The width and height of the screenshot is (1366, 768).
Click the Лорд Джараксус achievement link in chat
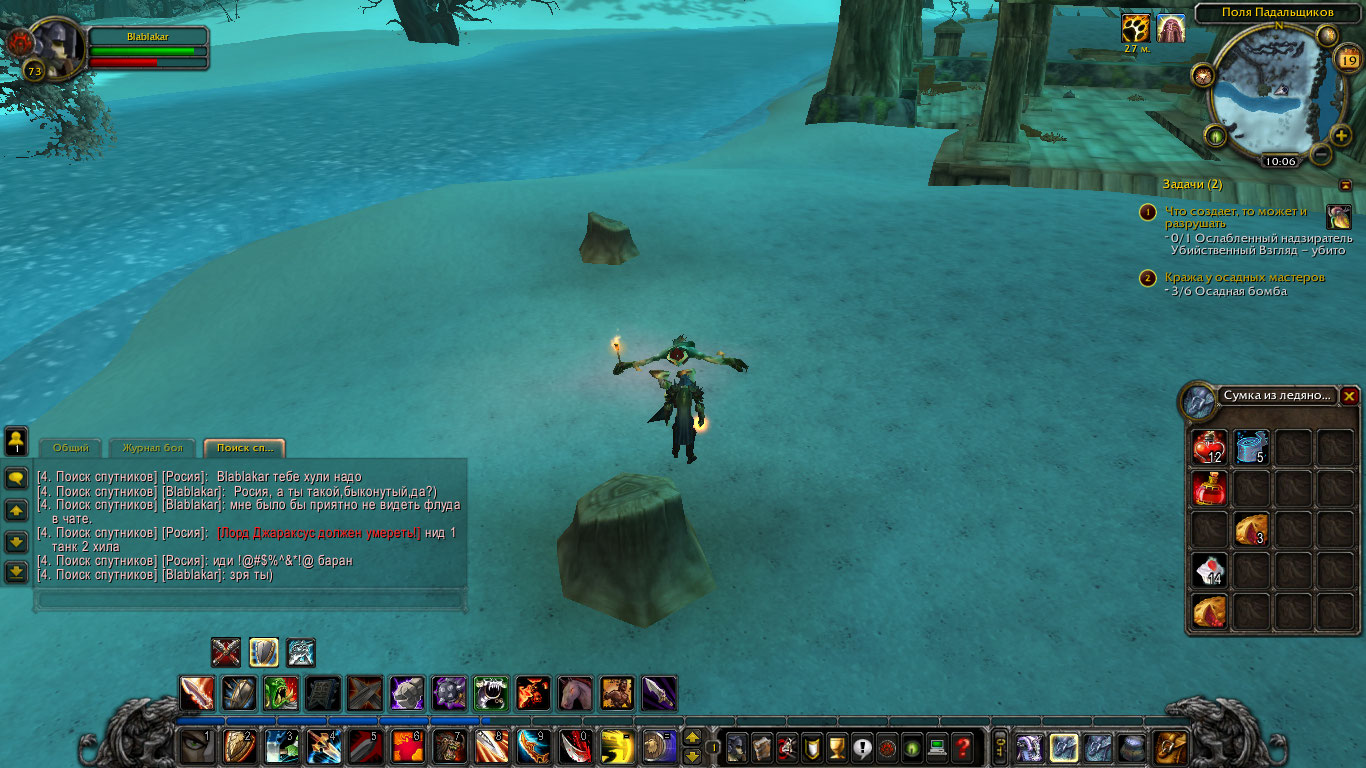(318, 533)
